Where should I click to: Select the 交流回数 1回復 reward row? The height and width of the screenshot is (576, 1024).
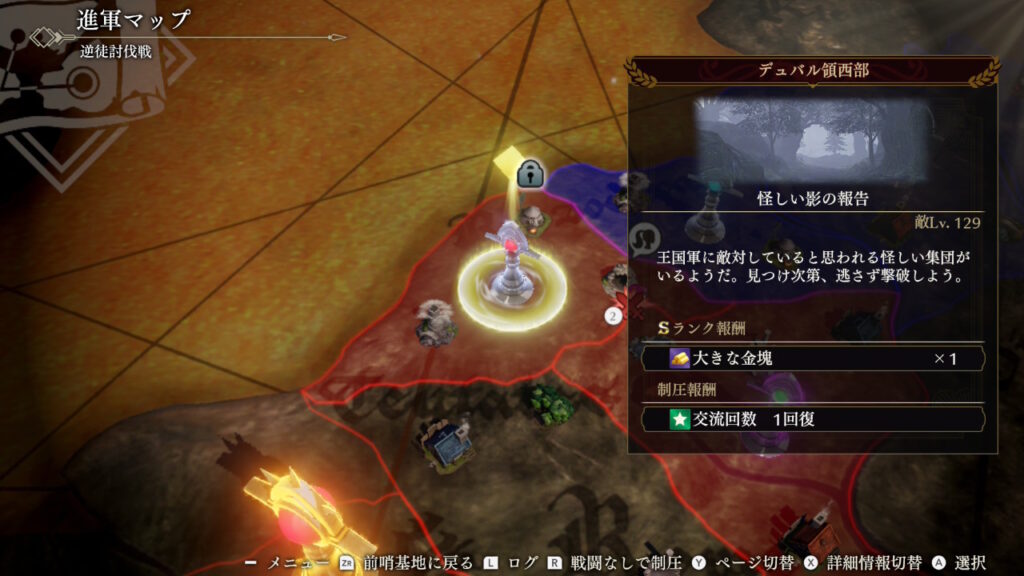point(812,419)
